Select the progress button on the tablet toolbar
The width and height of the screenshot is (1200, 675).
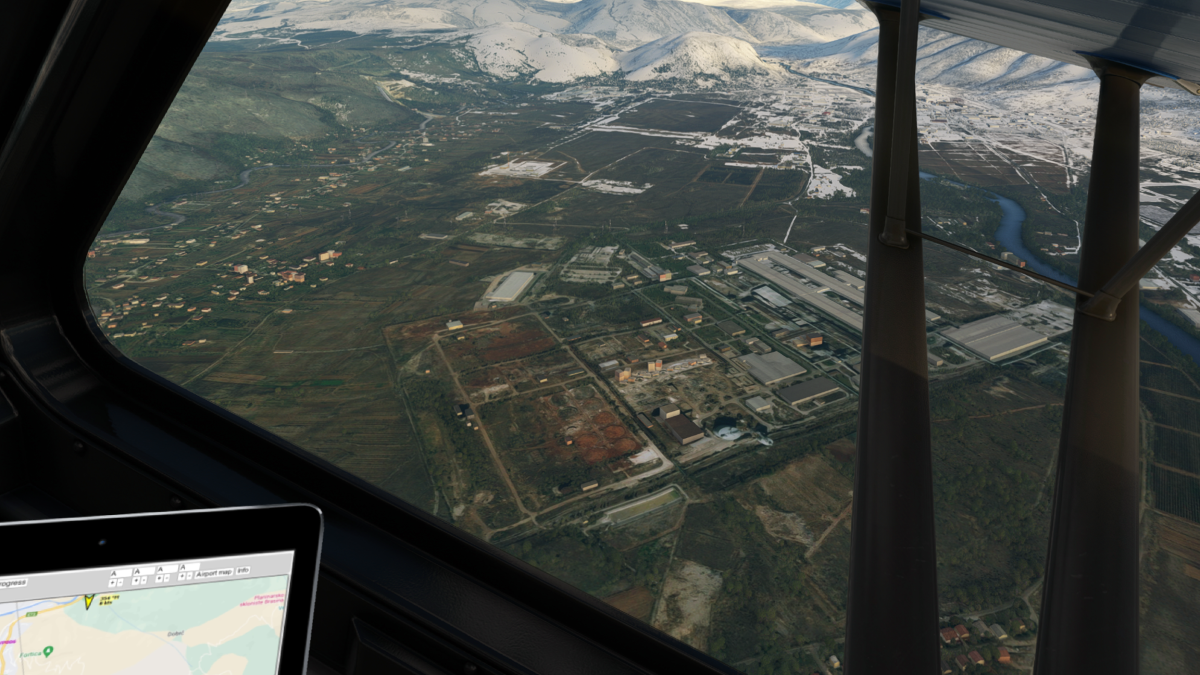click(x=13, y=582)
